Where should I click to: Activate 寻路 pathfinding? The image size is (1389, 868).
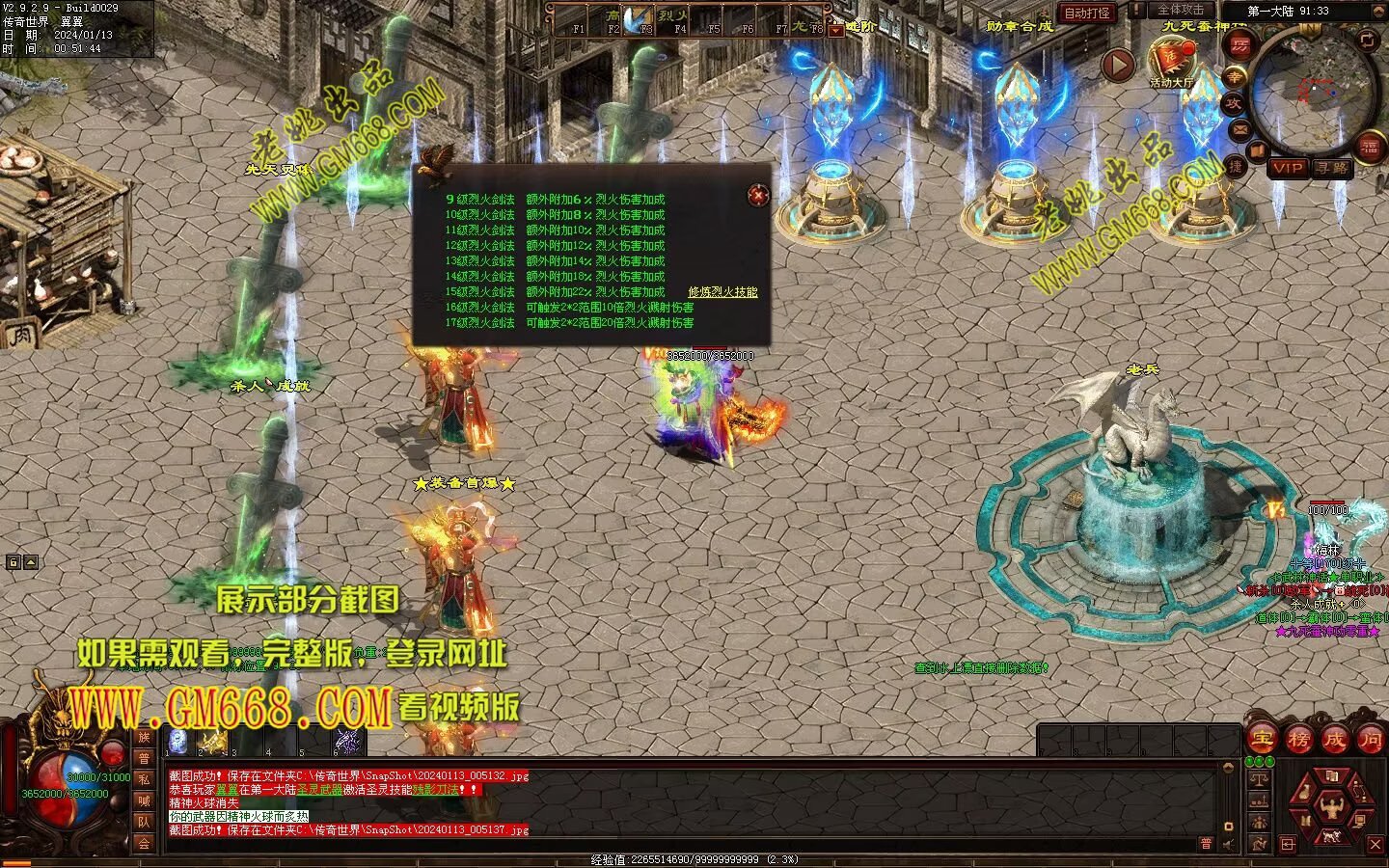click(1332, 168)
